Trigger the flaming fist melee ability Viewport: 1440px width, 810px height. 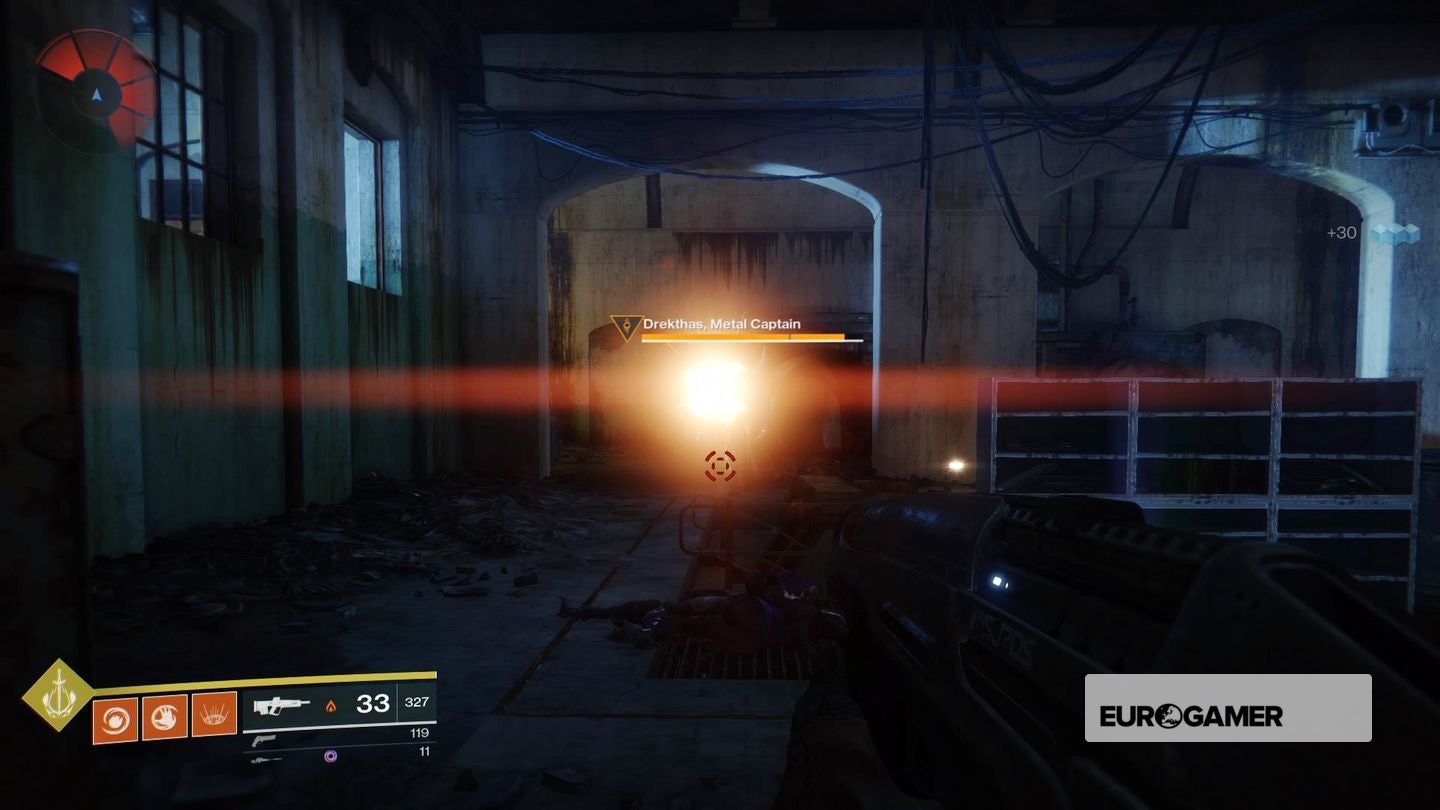(164, 718)
